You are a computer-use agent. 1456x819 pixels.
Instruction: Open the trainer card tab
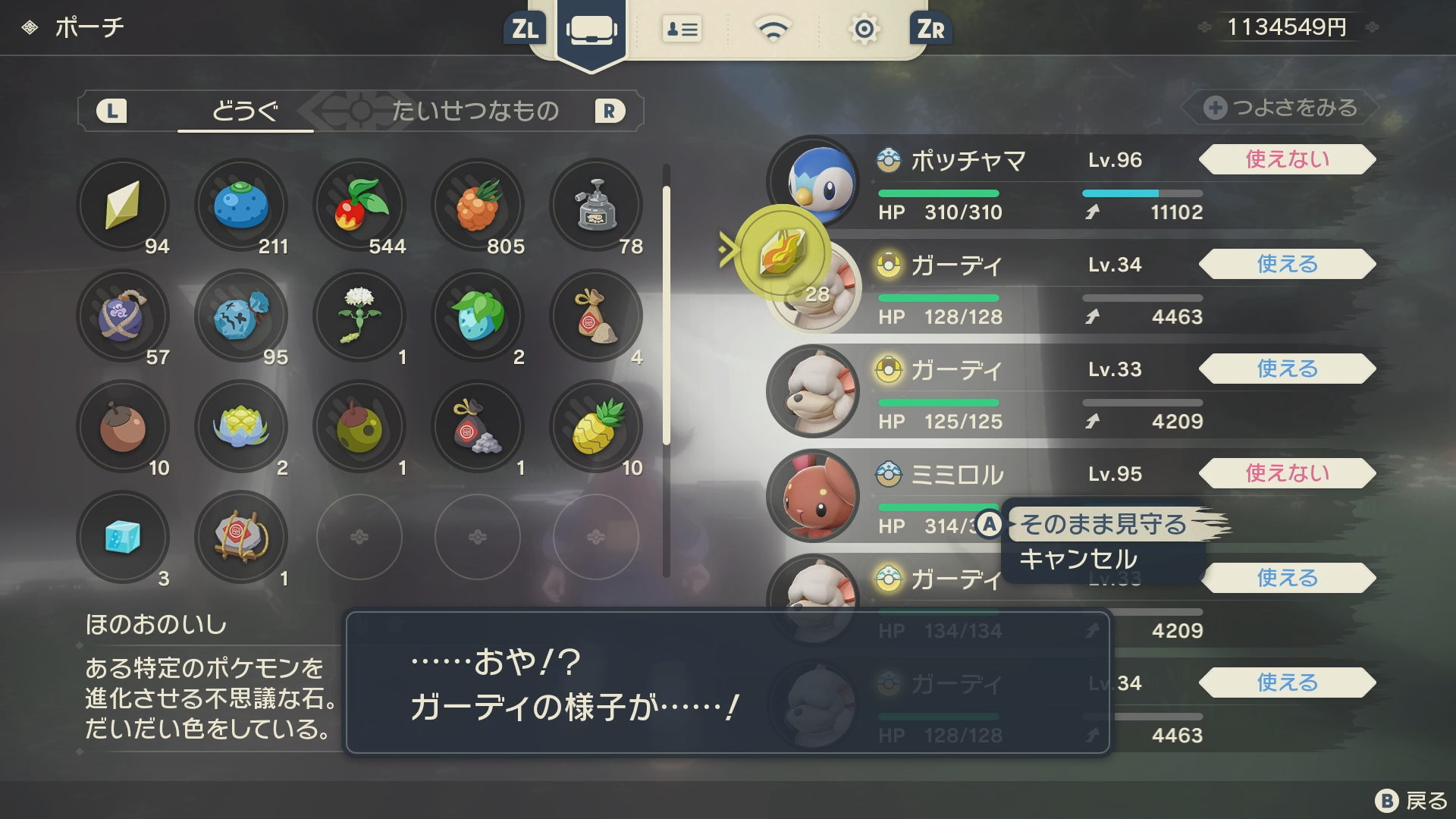682,30
